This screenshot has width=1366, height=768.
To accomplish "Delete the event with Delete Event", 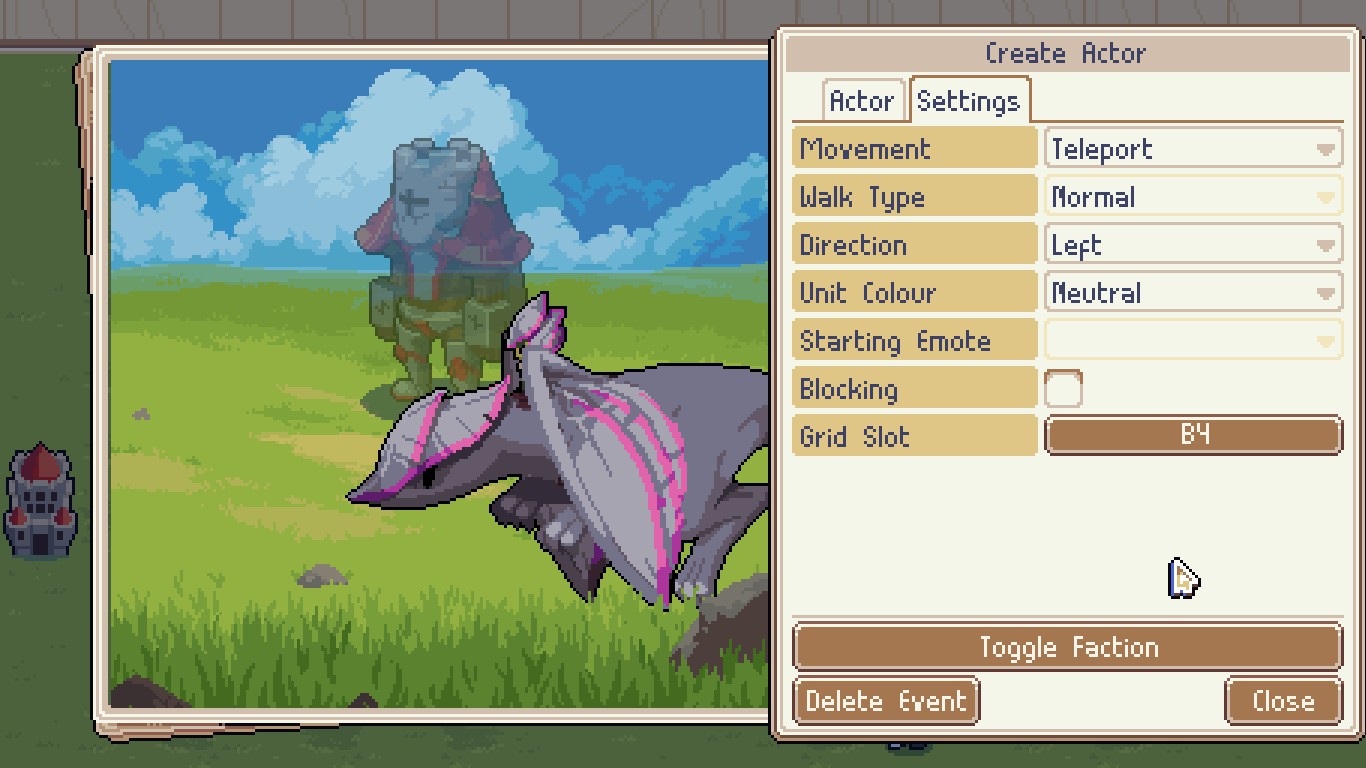I will point(886,701).
